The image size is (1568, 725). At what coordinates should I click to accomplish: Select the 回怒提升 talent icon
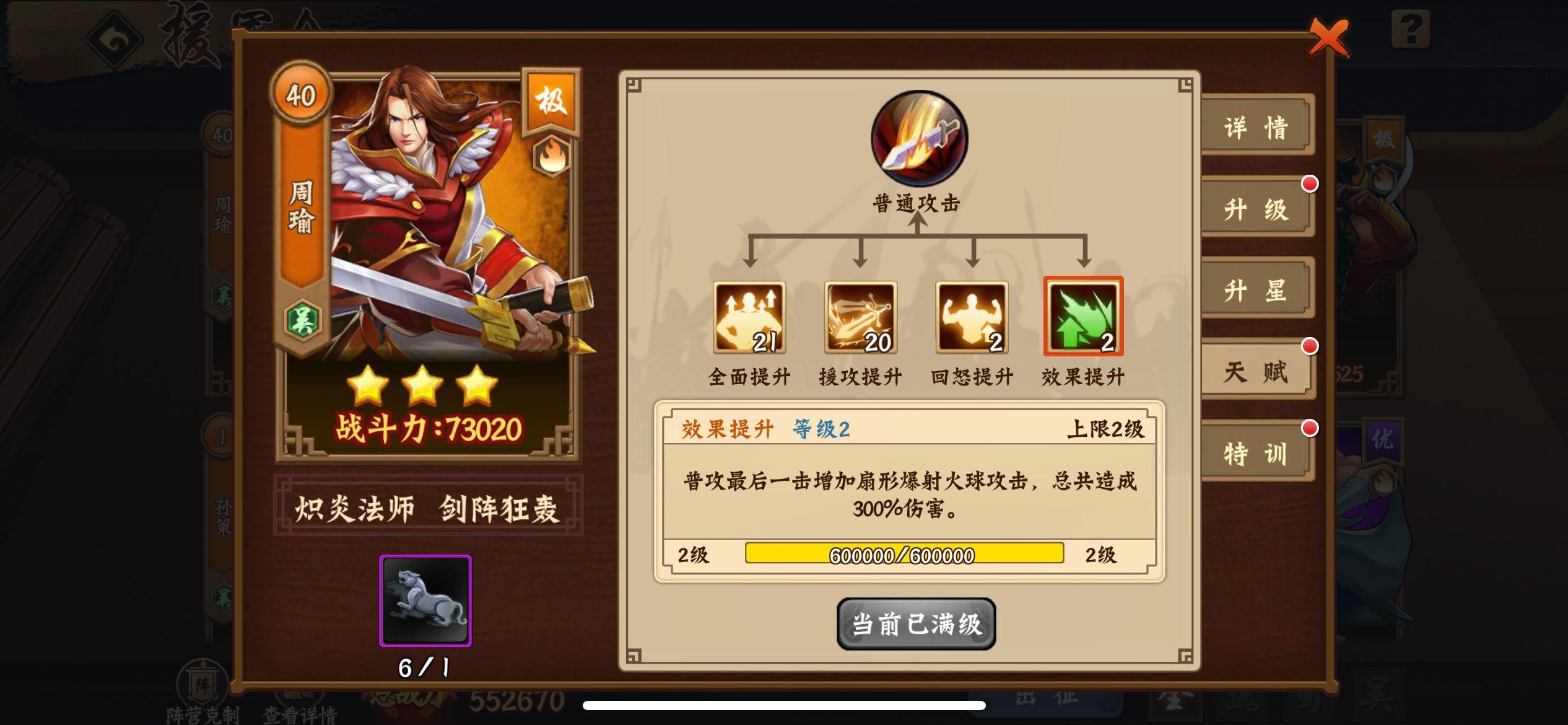click(x=971, y=320)
